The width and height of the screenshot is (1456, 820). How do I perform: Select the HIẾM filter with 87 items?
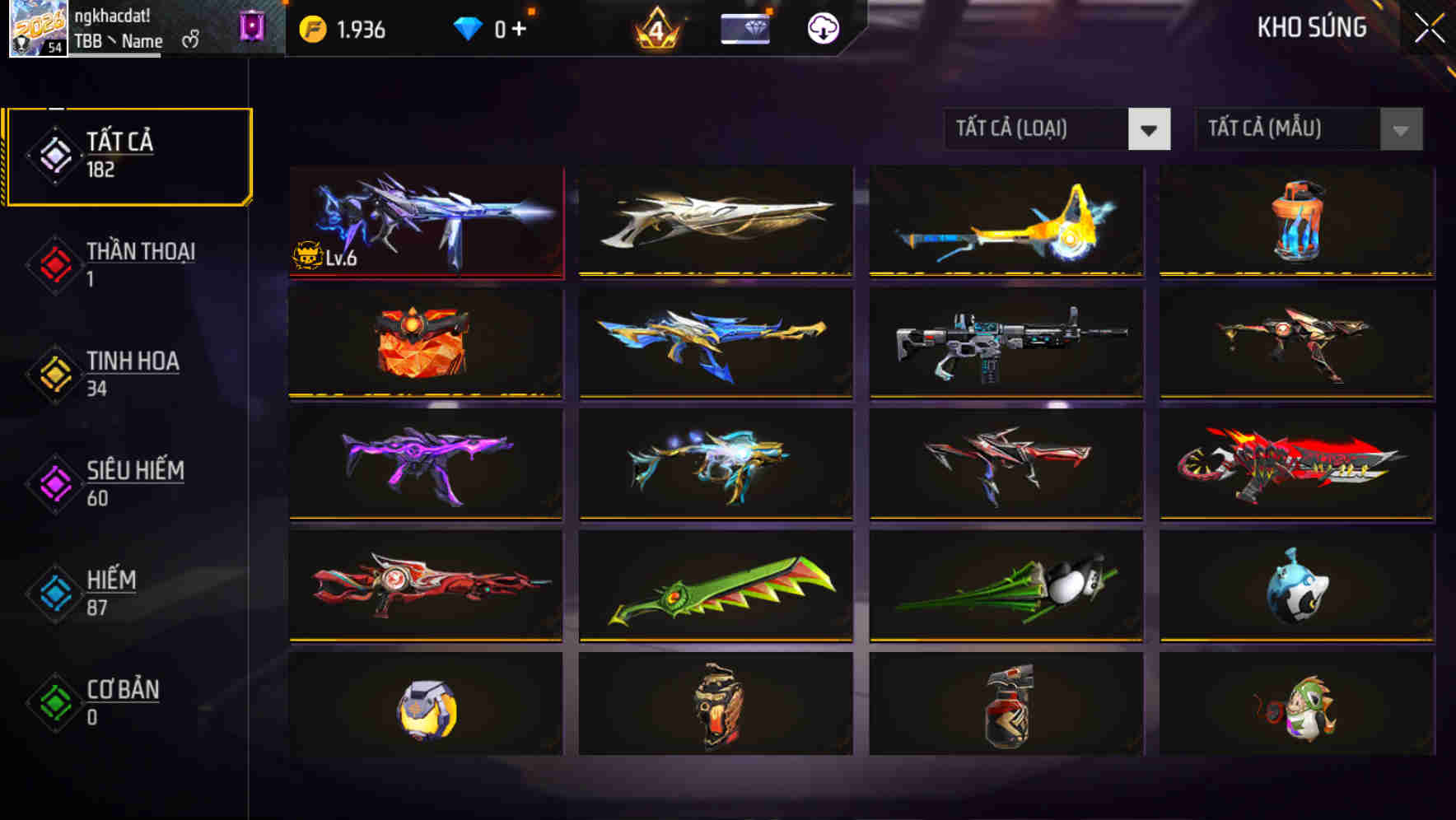115,592
